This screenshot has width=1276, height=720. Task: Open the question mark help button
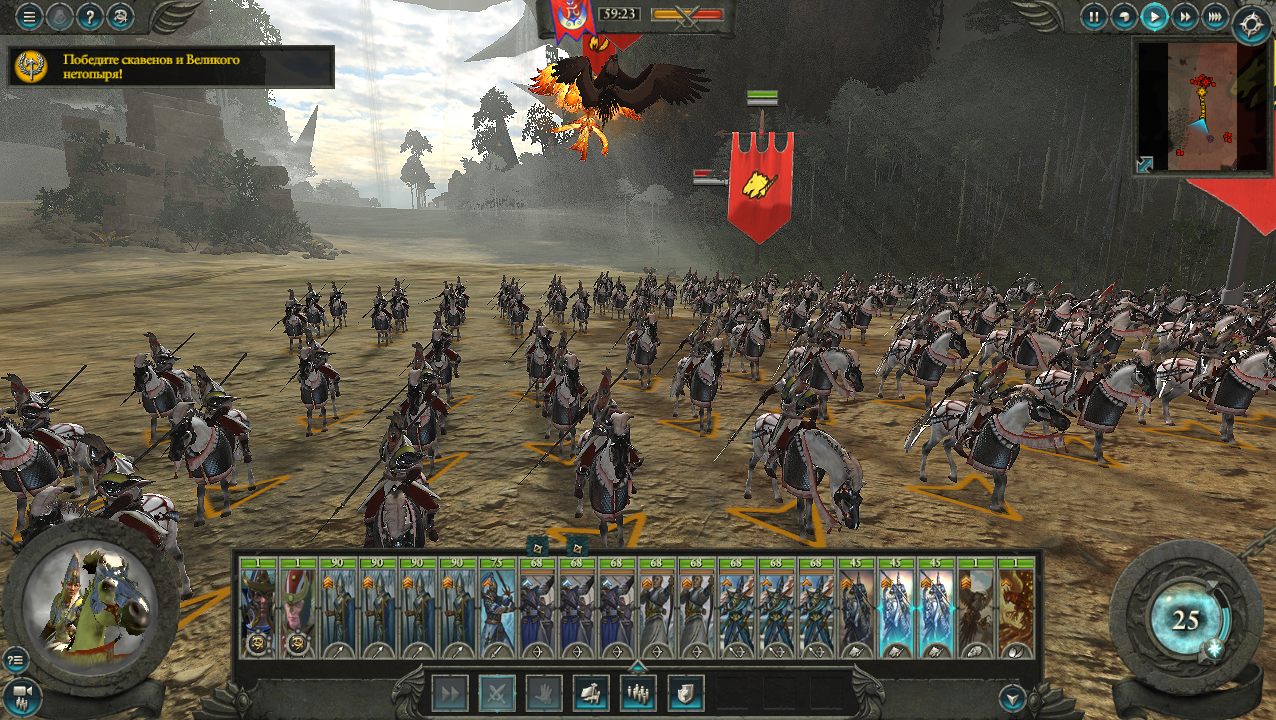(90, 17)
